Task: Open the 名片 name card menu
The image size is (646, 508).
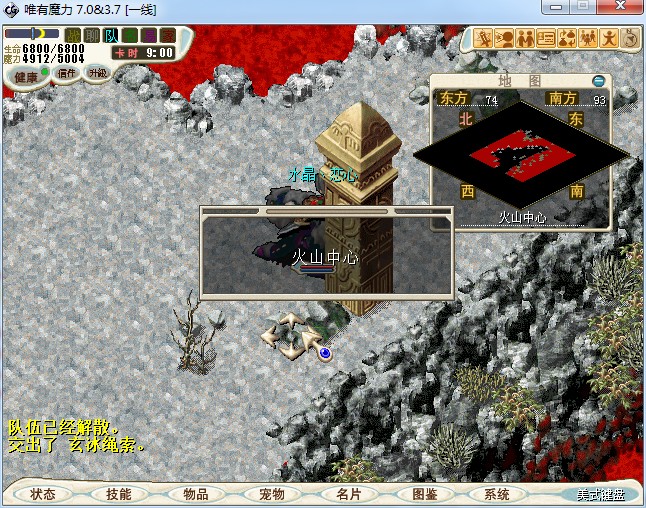Action: point(347,494)
